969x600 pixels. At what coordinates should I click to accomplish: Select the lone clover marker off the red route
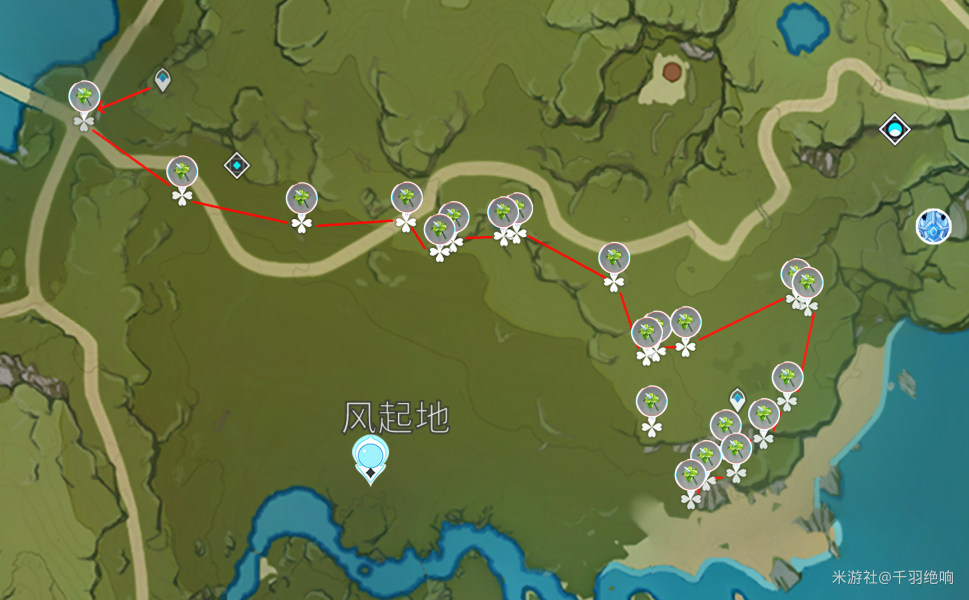point(652,403)
